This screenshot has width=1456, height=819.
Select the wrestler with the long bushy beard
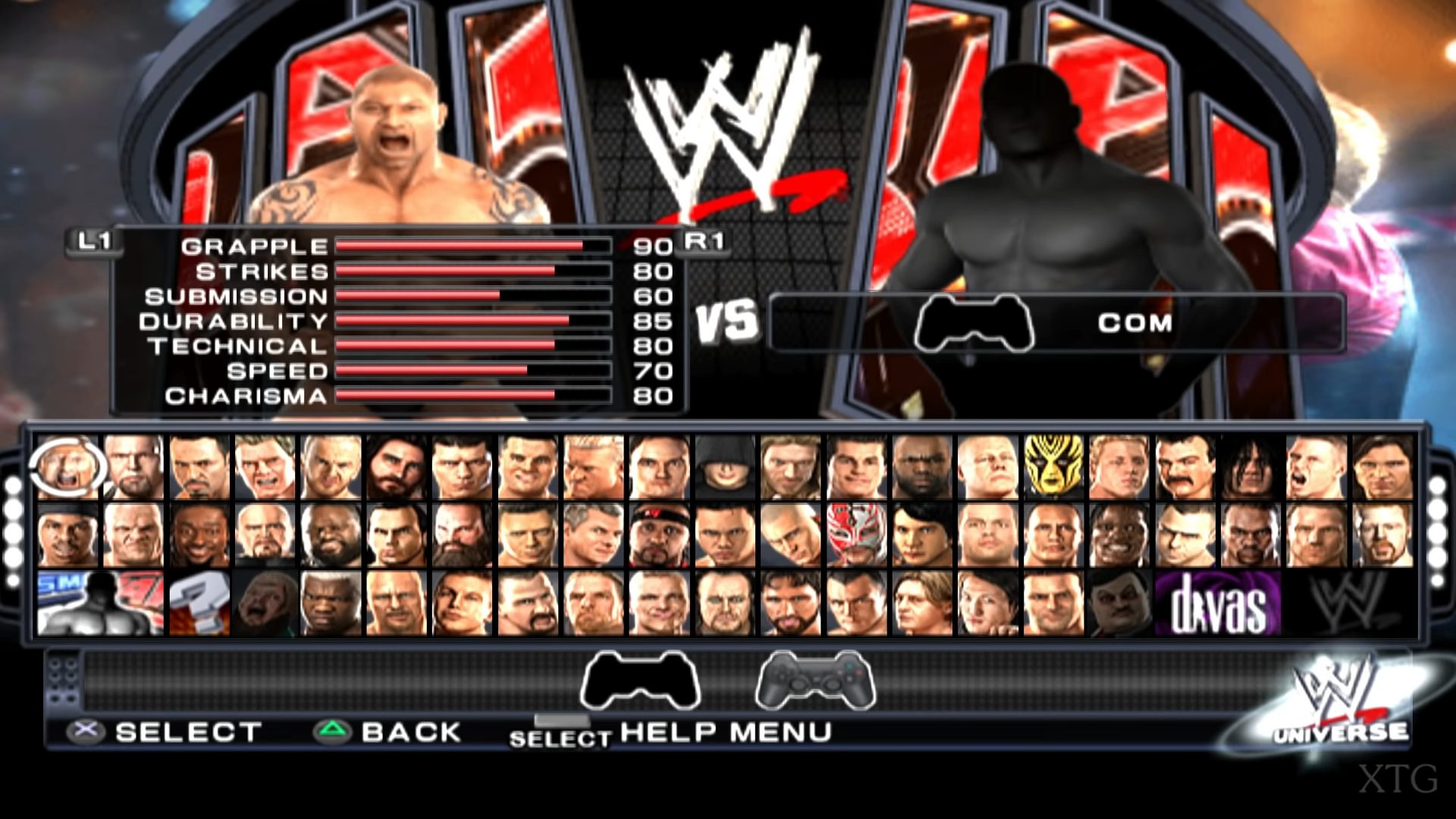462,535
